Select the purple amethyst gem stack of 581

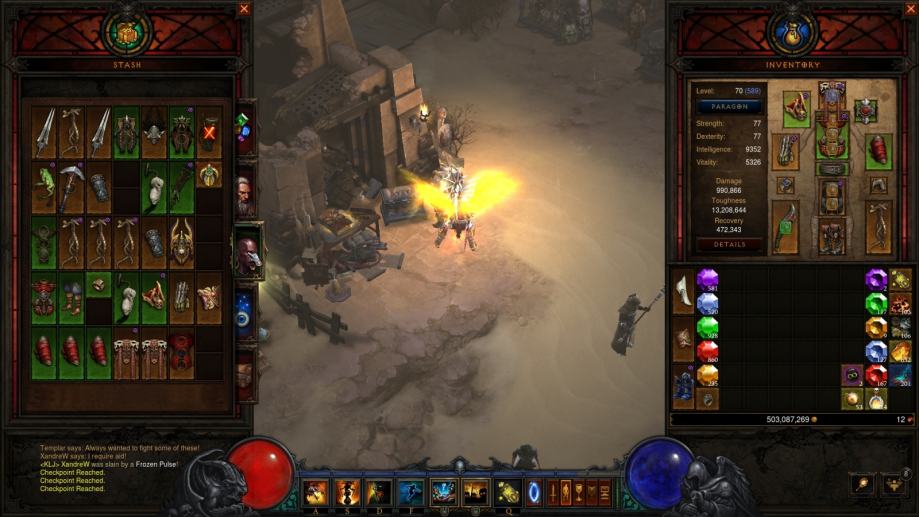(708, 279)
